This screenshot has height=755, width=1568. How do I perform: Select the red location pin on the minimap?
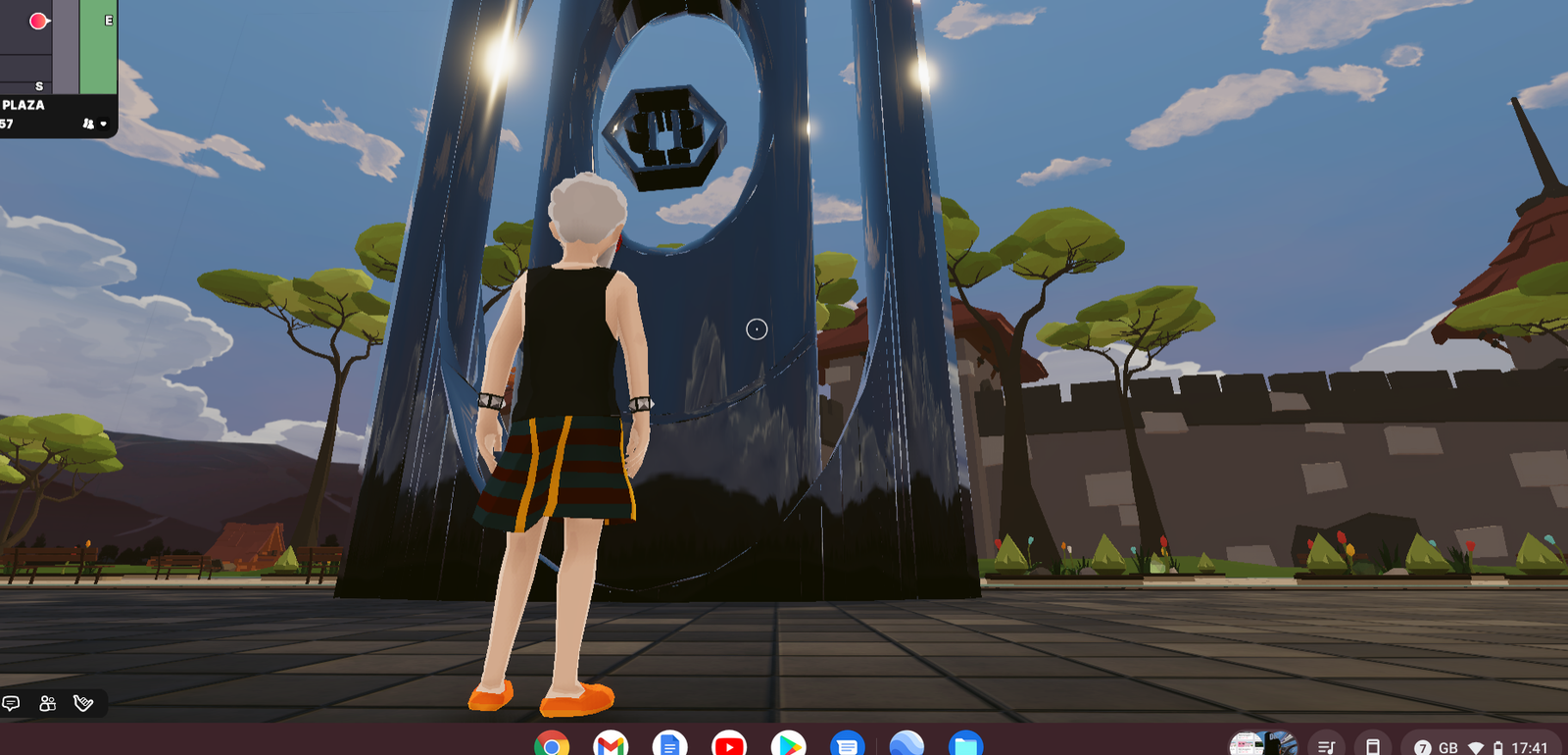point(37,20)
